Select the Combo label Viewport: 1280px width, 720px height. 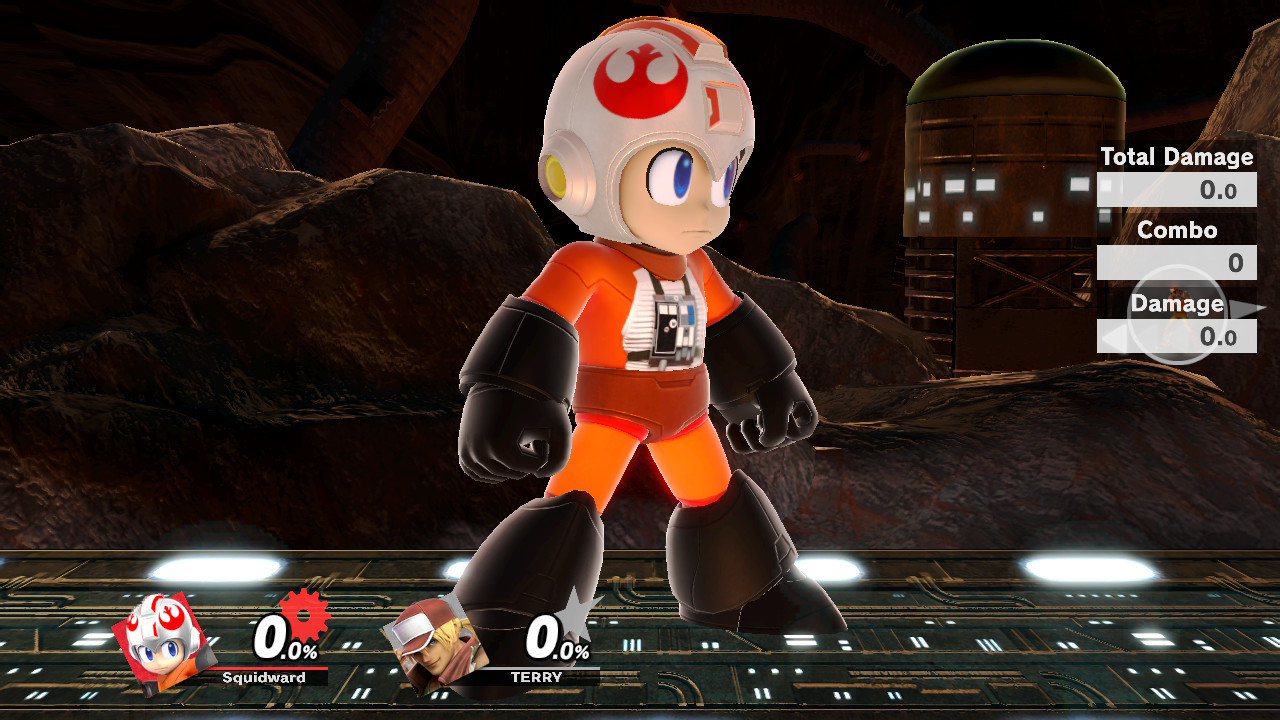click(1178, 230)
